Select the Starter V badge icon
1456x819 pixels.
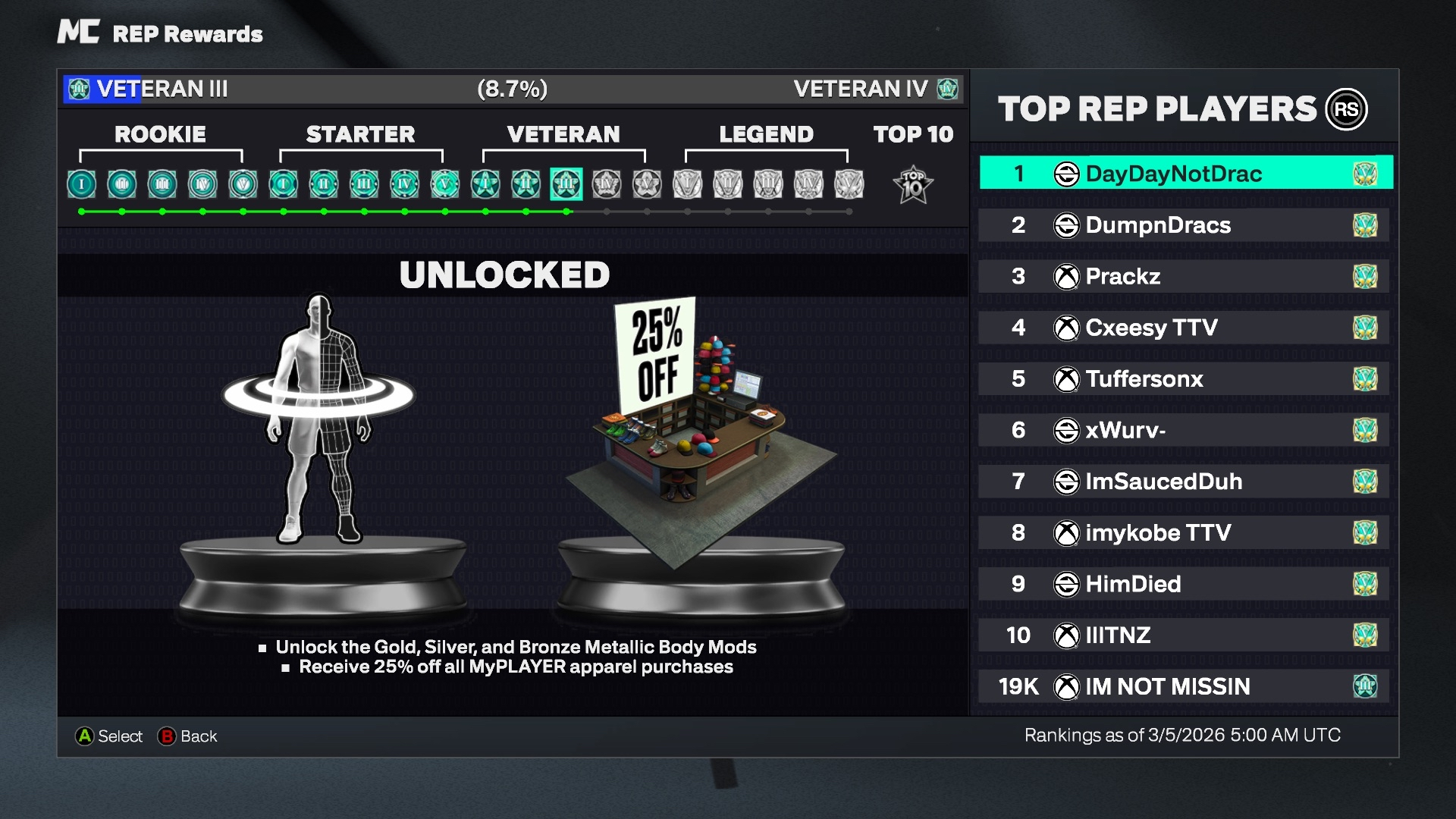click(444, 184)
